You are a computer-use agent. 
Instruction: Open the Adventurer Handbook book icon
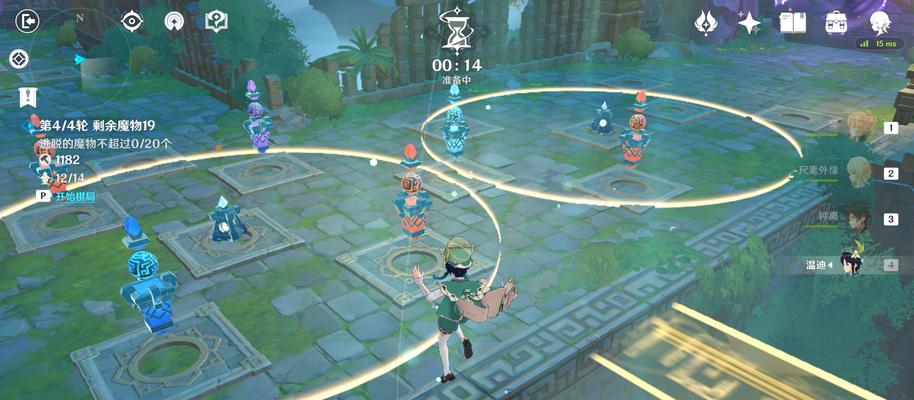(x=793, y=22)
